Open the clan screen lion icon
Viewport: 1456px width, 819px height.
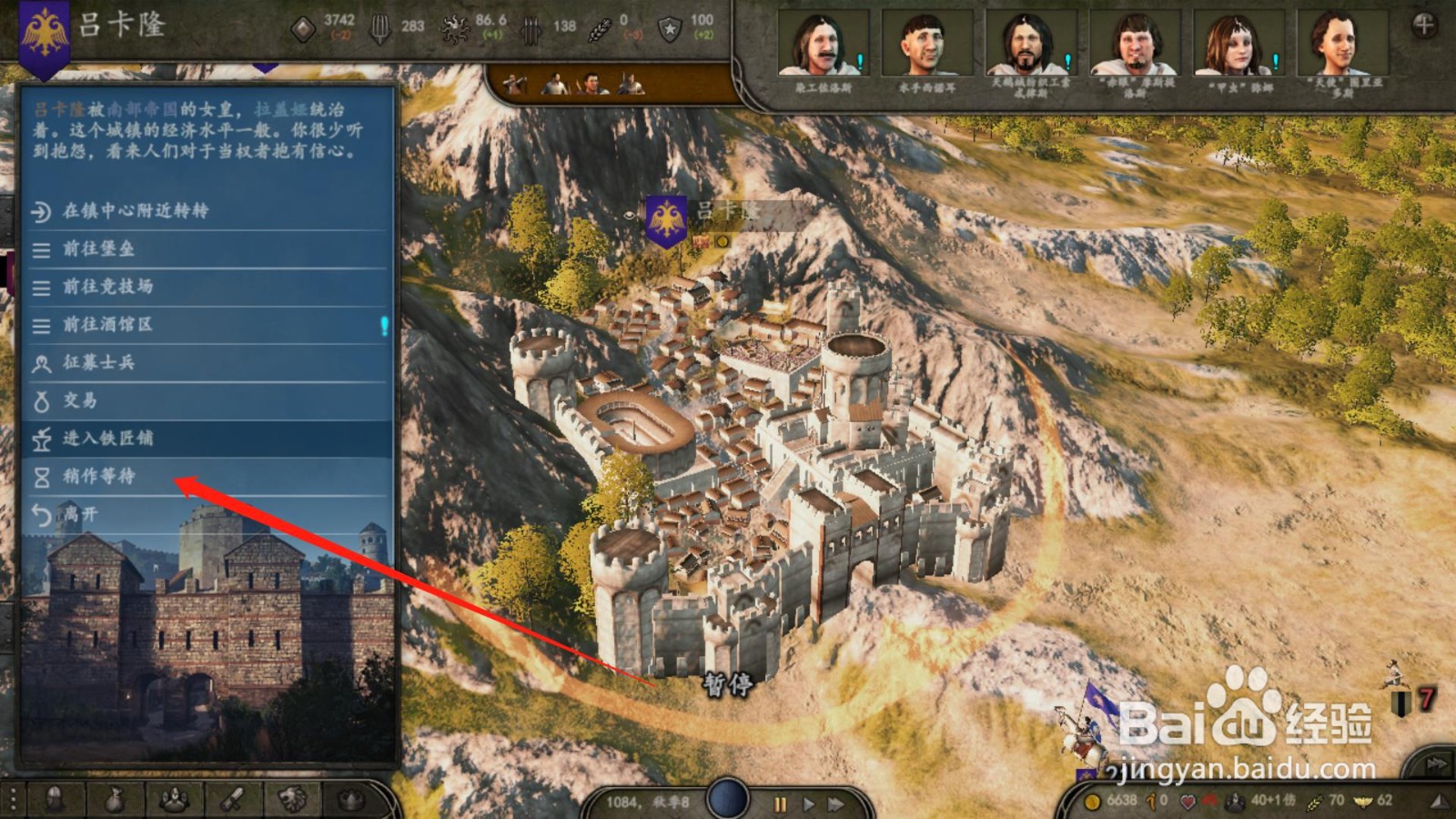pyautogui.click(x=292, y=800)
